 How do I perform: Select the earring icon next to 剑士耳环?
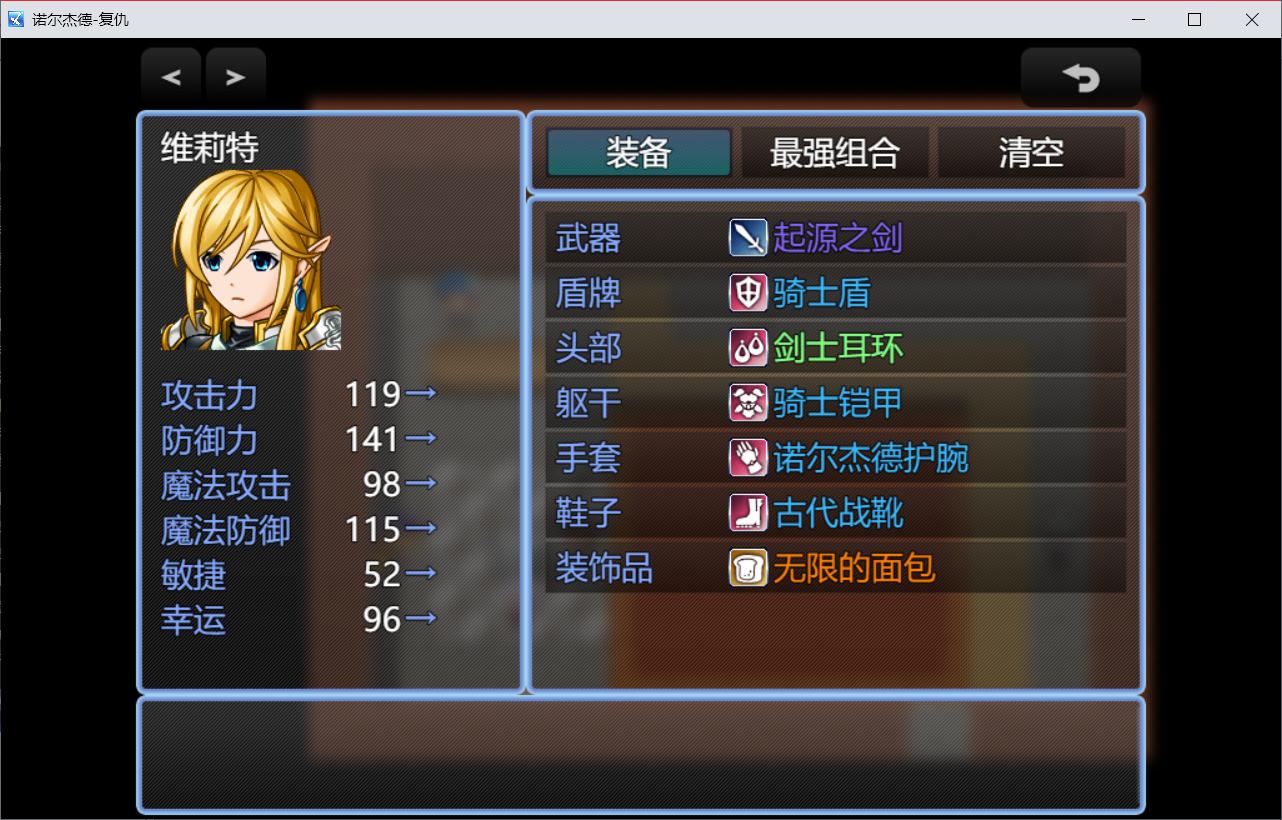(748, 348)
